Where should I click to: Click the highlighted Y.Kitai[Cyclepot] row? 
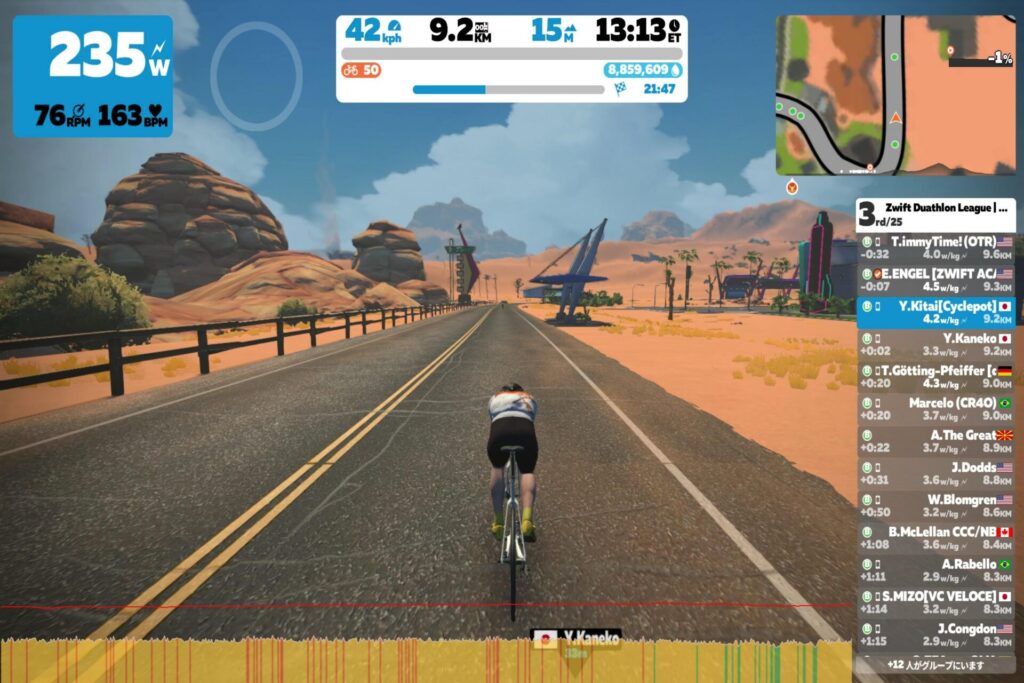click(x=936, y=311)
